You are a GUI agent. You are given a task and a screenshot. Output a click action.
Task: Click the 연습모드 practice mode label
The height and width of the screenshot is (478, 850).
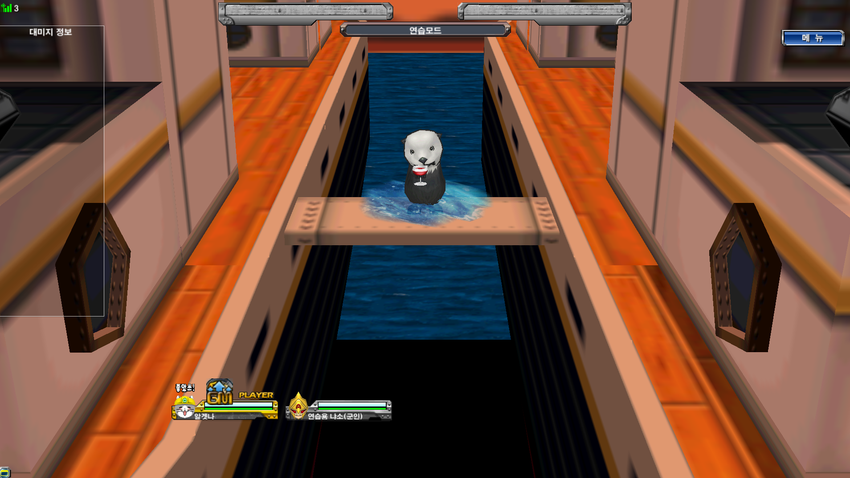[x=425, y=30]
